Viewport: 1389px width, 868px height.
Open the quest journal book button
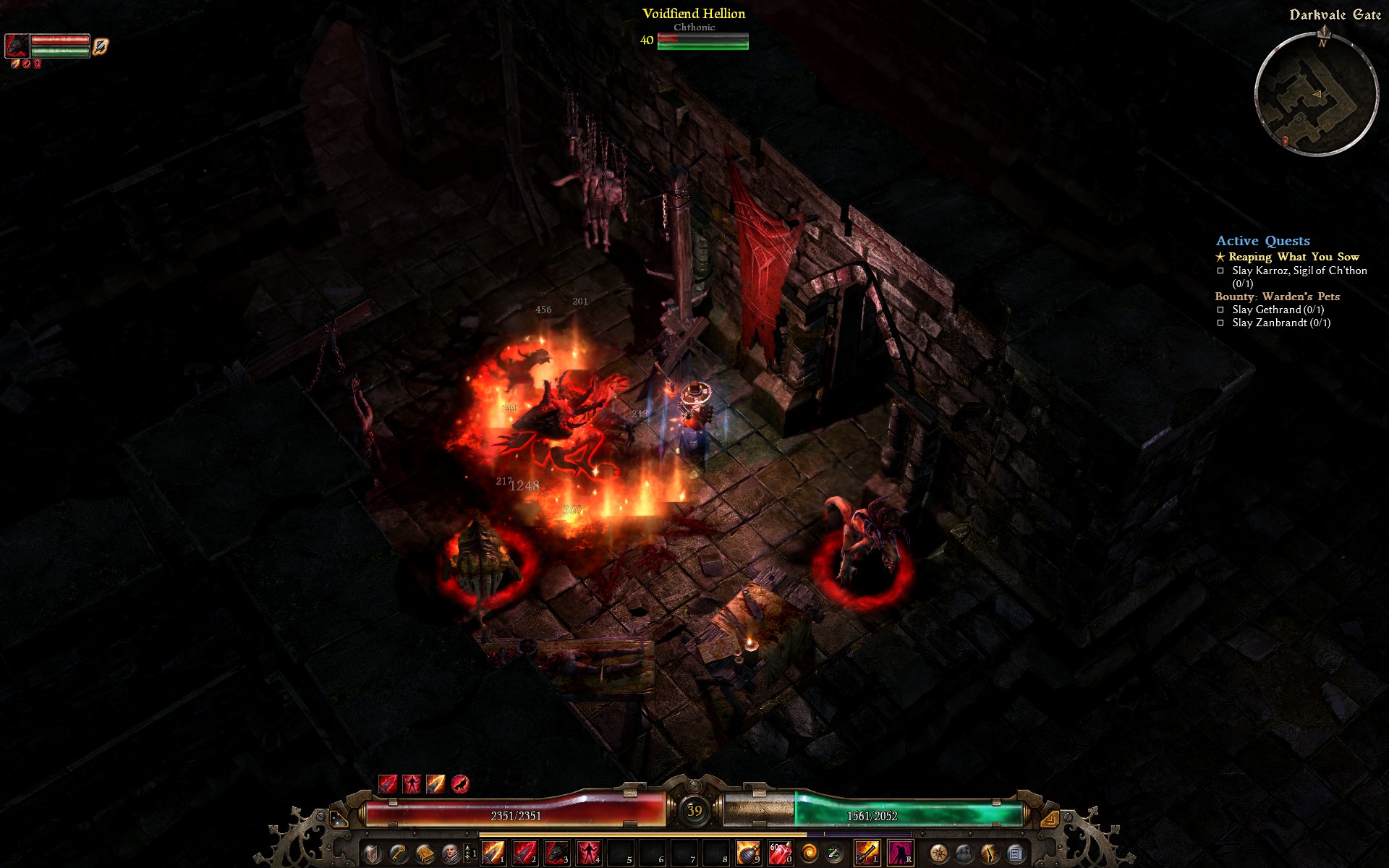[x=424, y=854]
